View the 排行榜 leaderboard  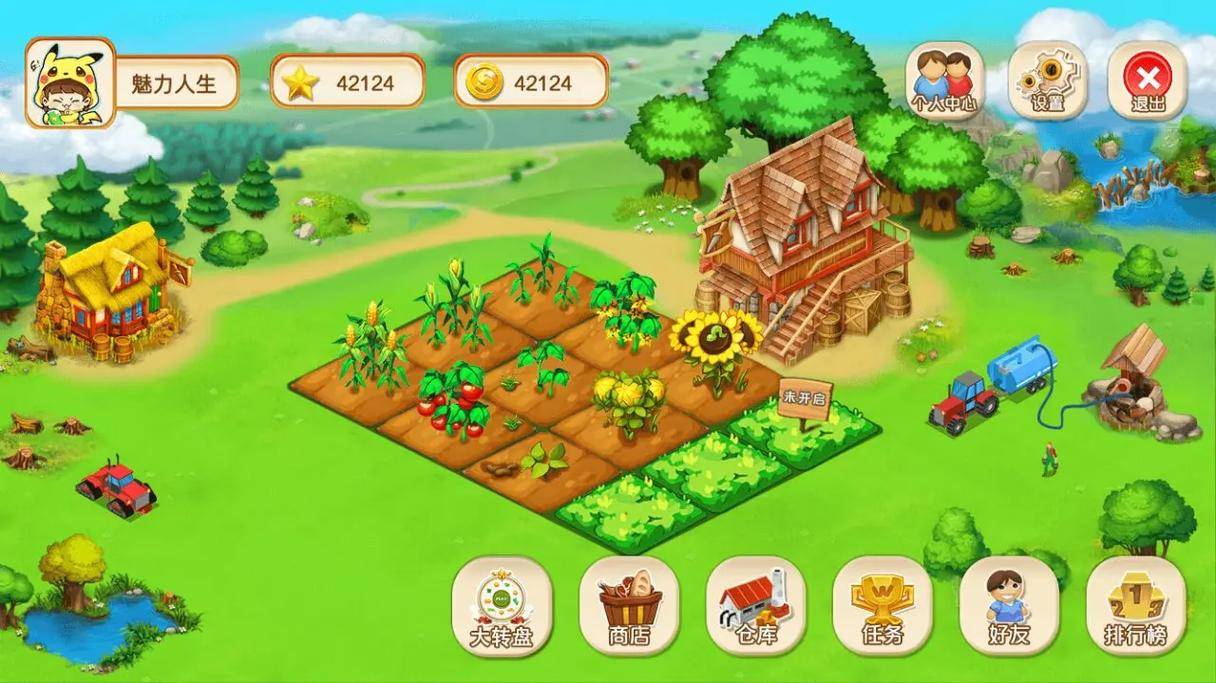point(1136,606)
